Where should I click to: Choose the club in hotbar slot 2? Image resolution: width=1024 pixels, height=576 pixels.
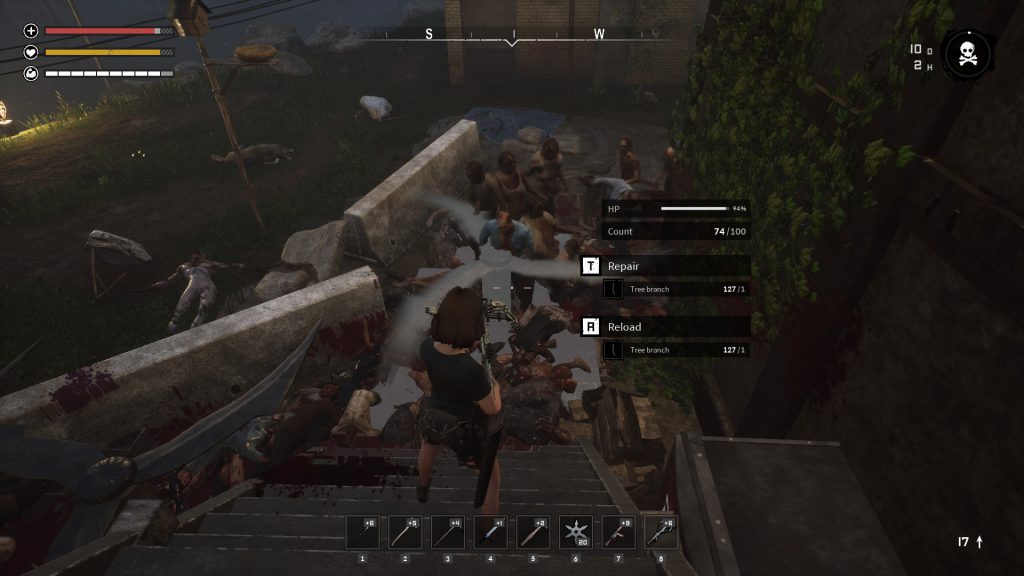click(x=405, y=532)
